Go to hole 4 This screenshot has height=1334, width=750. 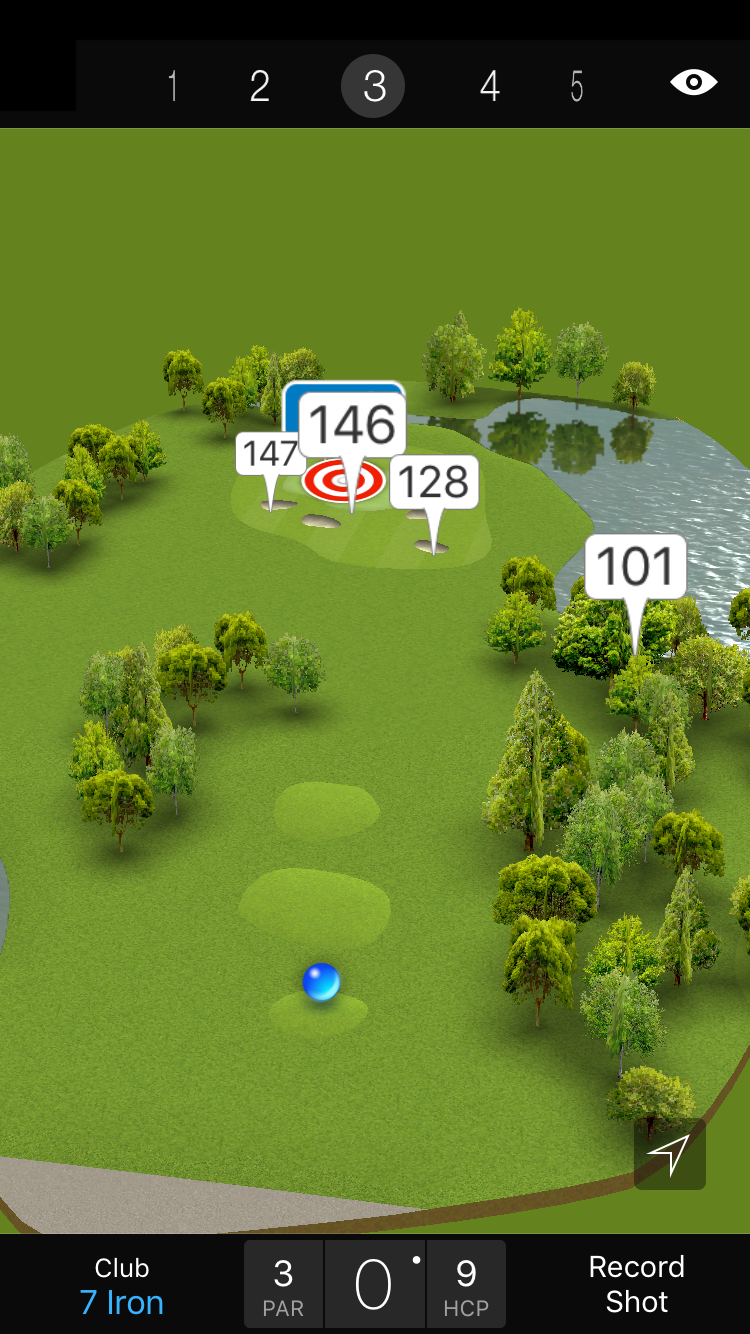coord(489,87)
